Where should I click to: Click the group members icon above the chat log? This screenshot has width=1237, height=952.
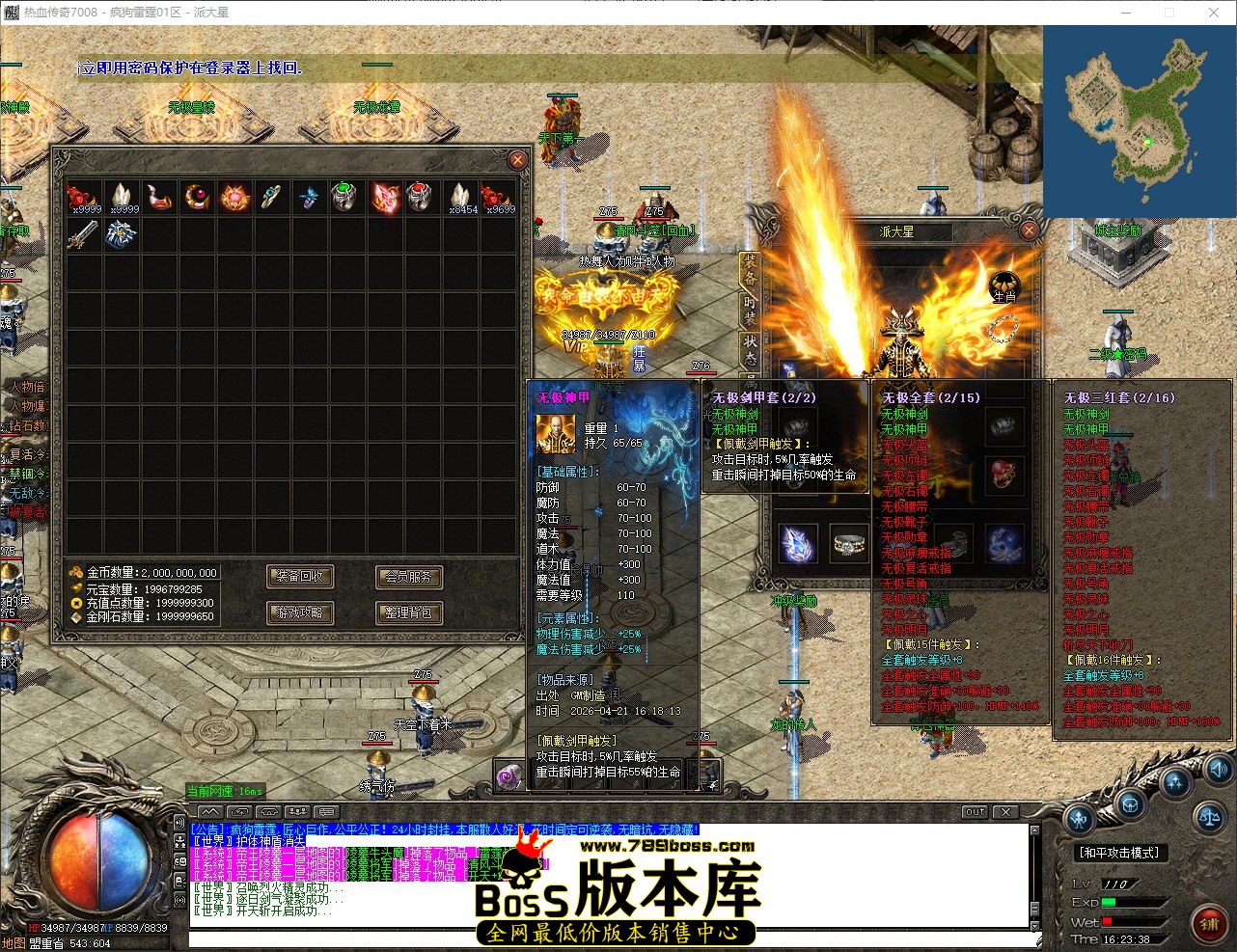(x=296, y=811)
